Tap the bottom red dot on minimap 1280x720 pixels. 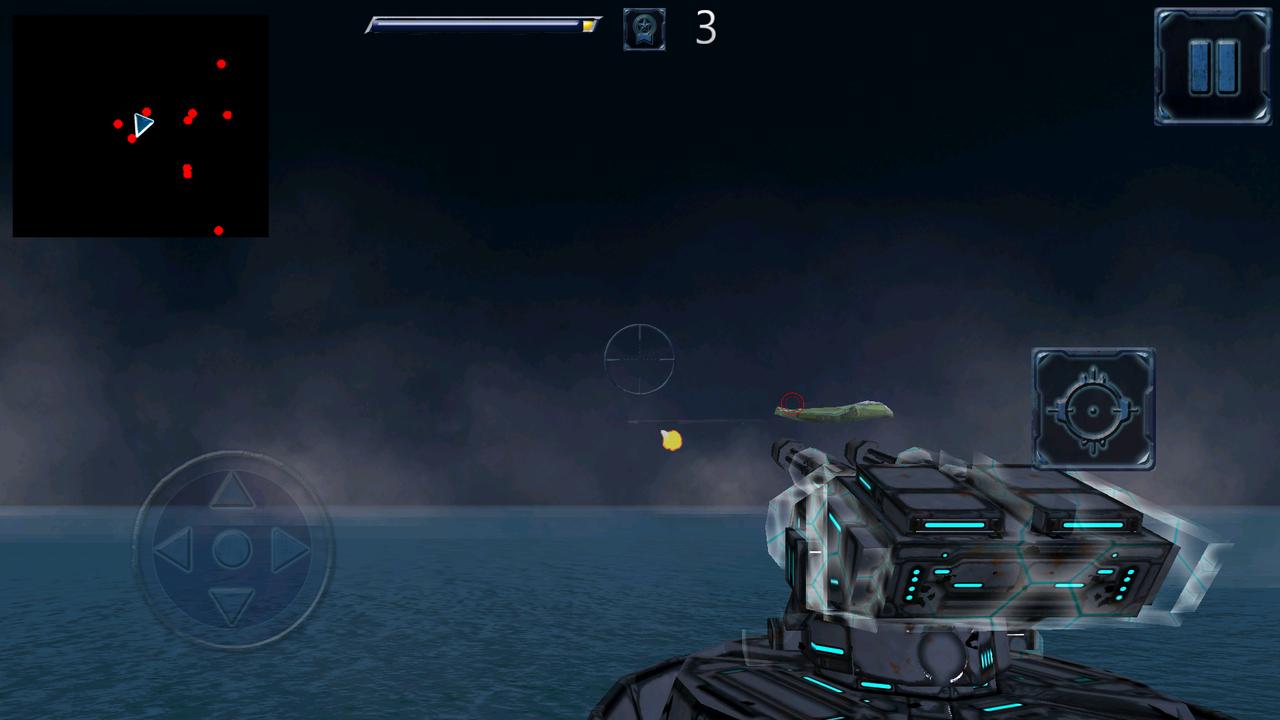(219, 229)
